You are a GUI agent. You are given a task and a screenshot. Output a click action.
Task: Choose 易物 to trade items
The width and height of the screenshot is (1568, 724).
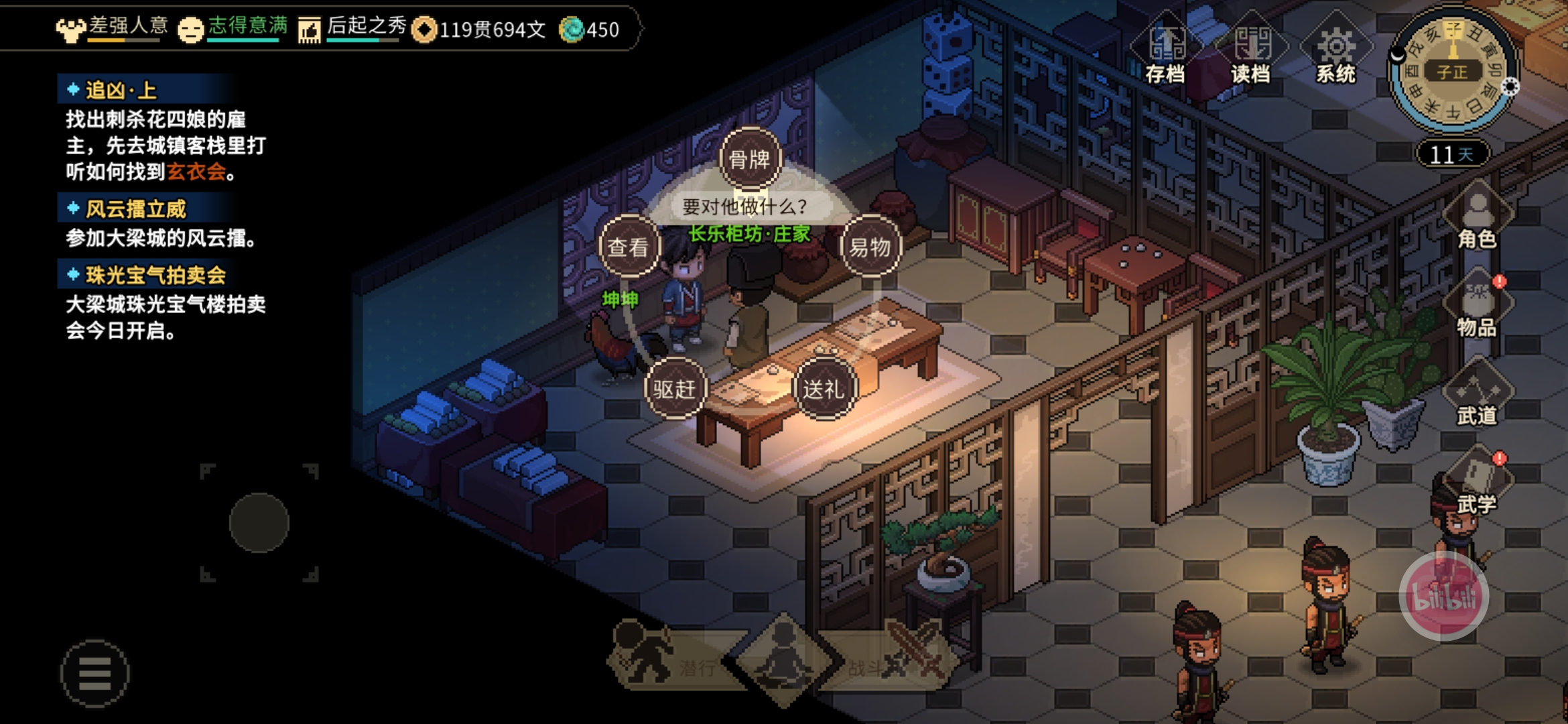point(870,247)
